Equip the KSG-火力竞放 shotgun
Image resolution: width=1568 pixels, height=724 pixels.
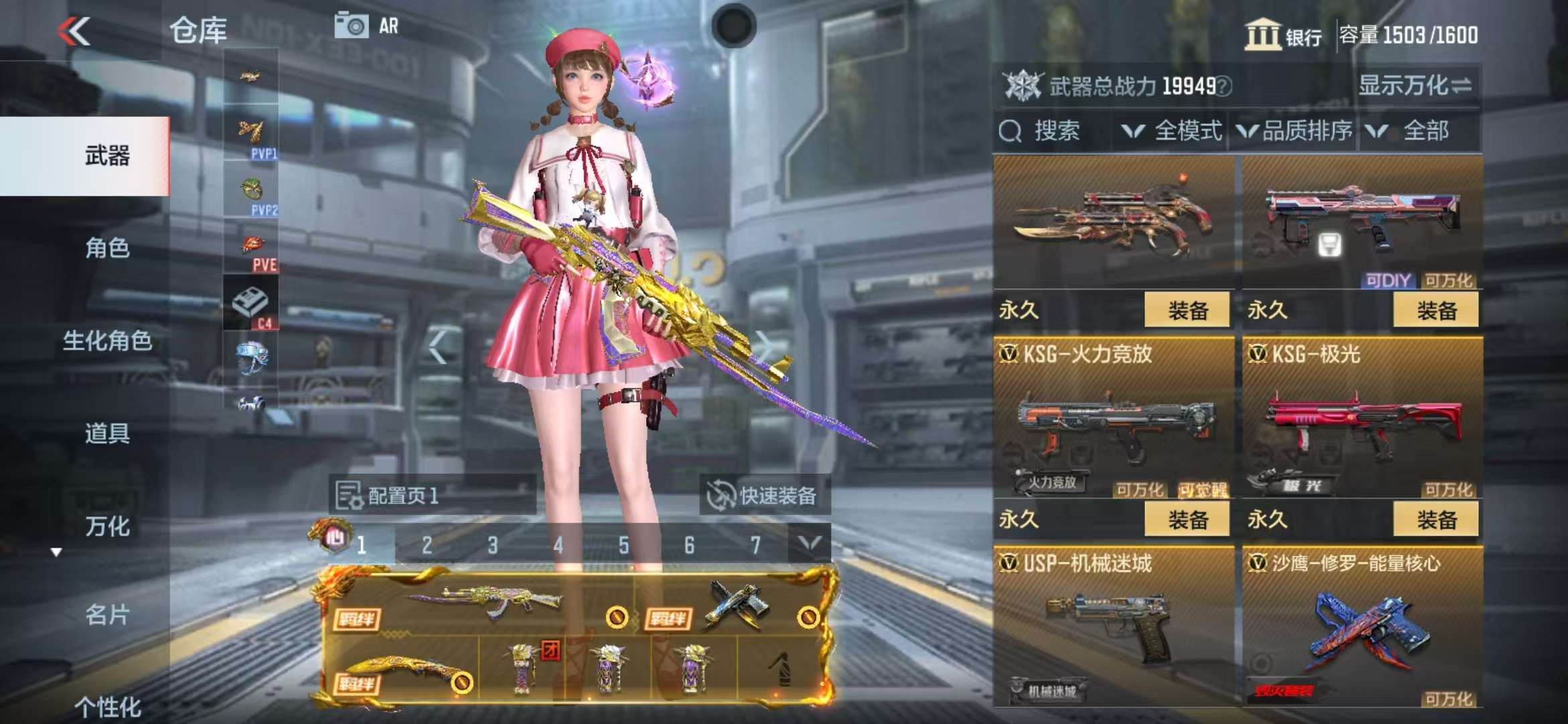1187,520
